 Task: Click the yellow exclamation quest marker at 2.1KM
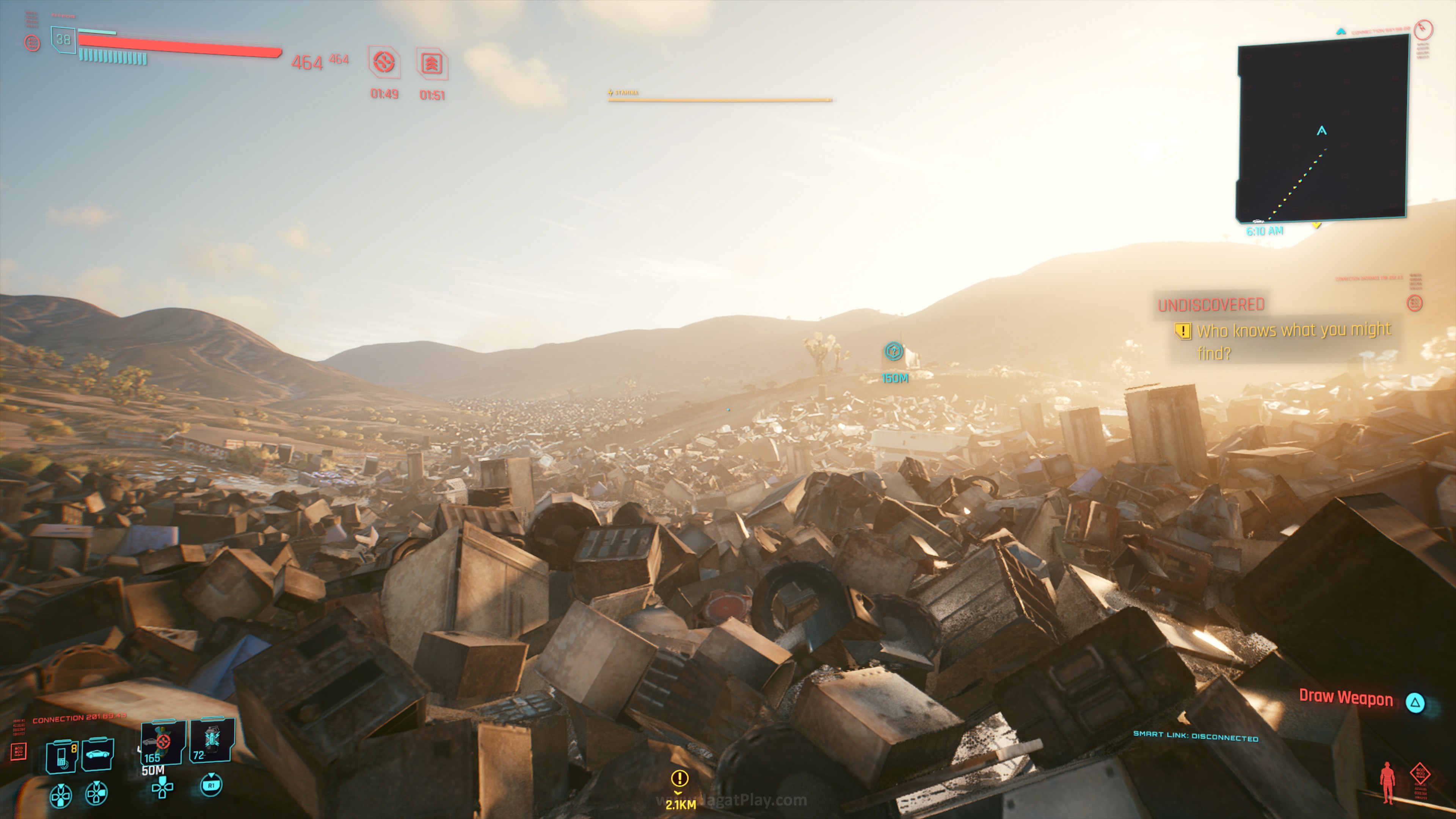point(679,779)
